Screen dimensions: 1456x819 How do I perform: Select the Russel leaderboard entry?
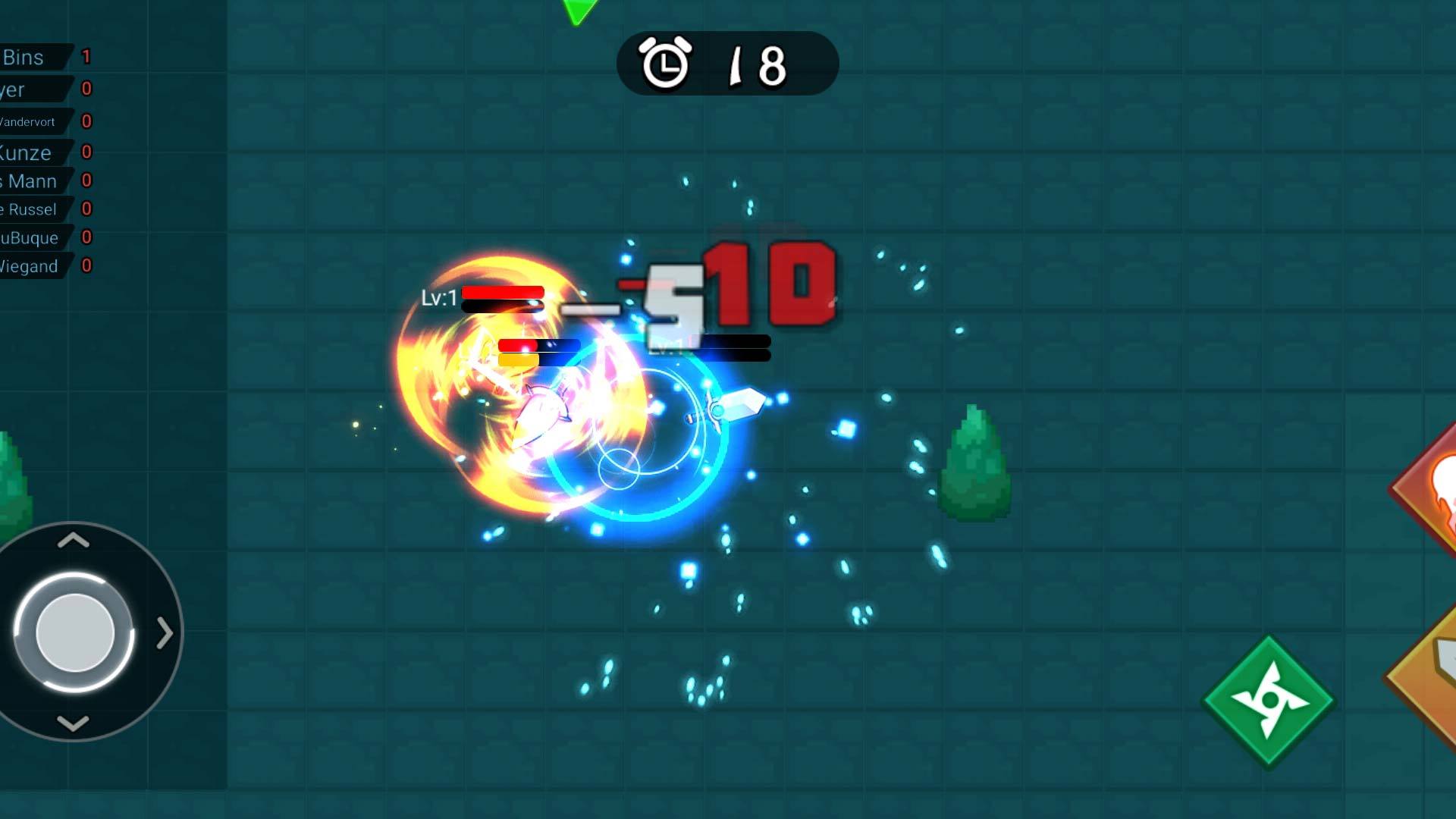(30, 209)
